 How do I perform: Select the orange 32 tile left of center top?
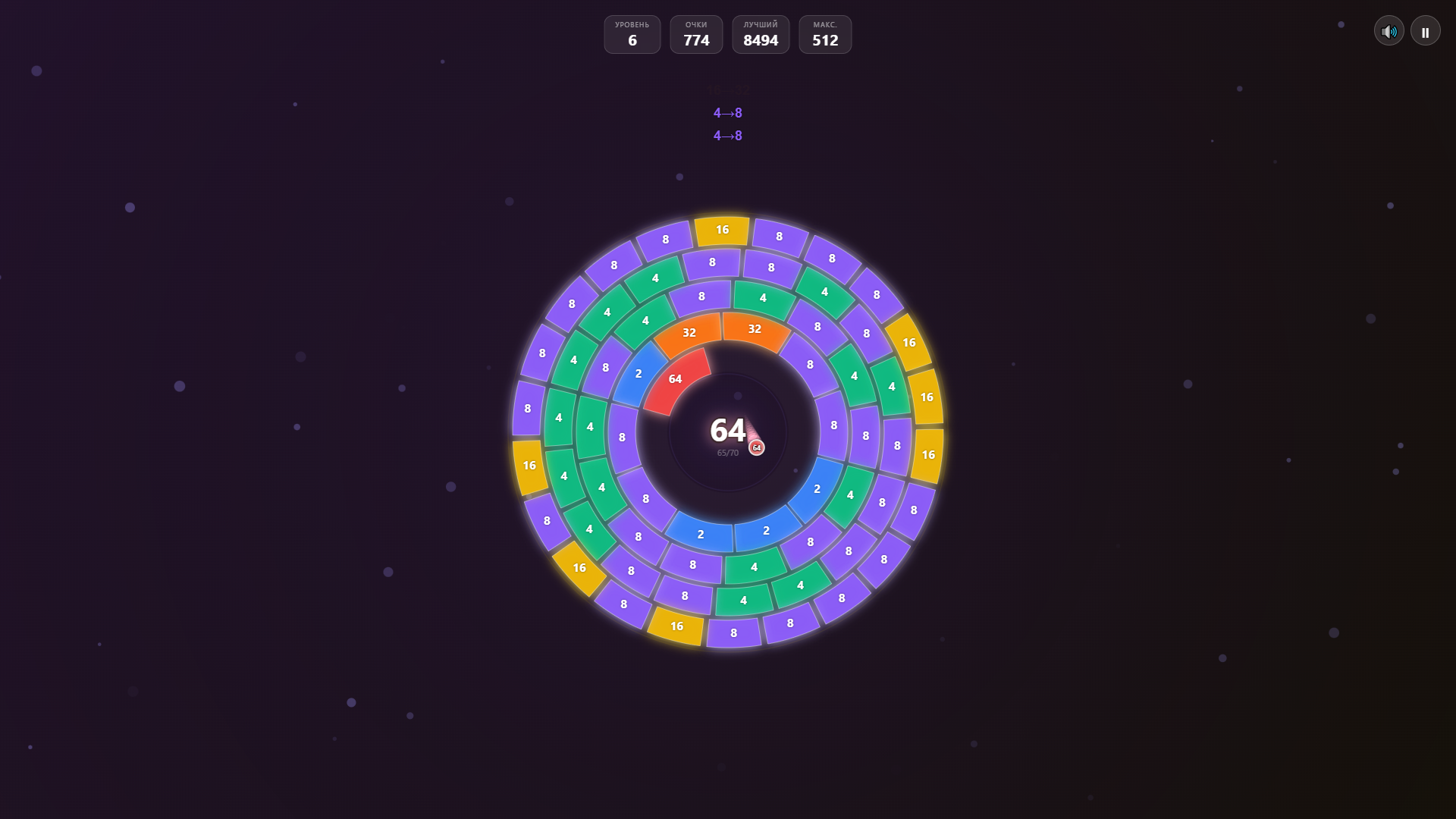[689, 332]
